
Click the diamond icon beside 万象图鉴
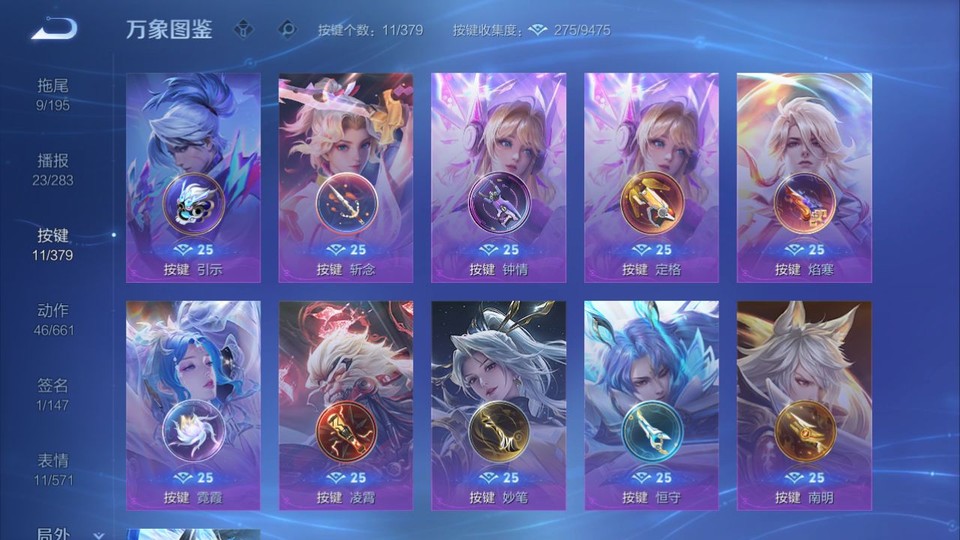tap(245, 29)
